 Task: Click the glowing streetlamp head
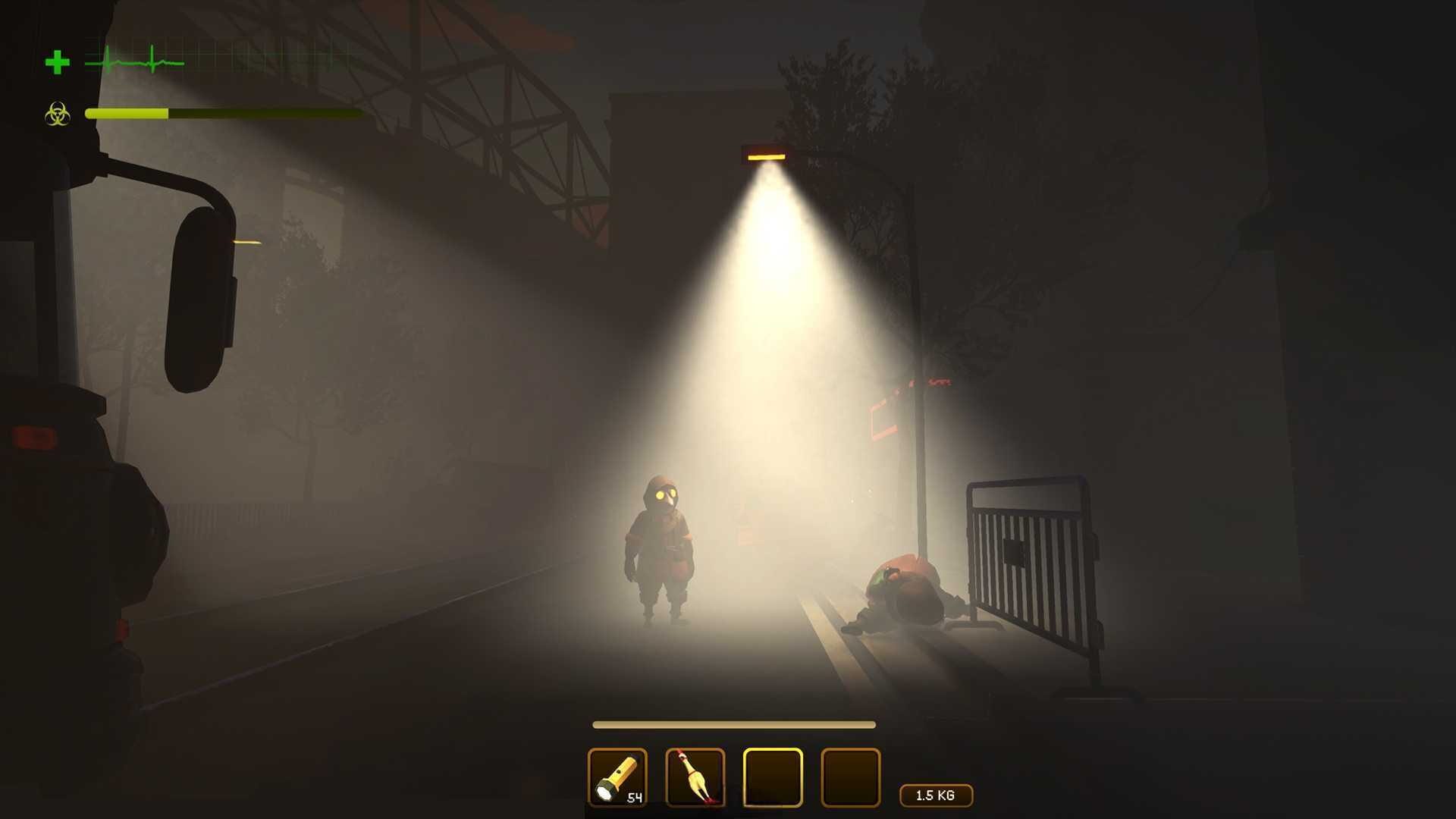tap(766, 155)
